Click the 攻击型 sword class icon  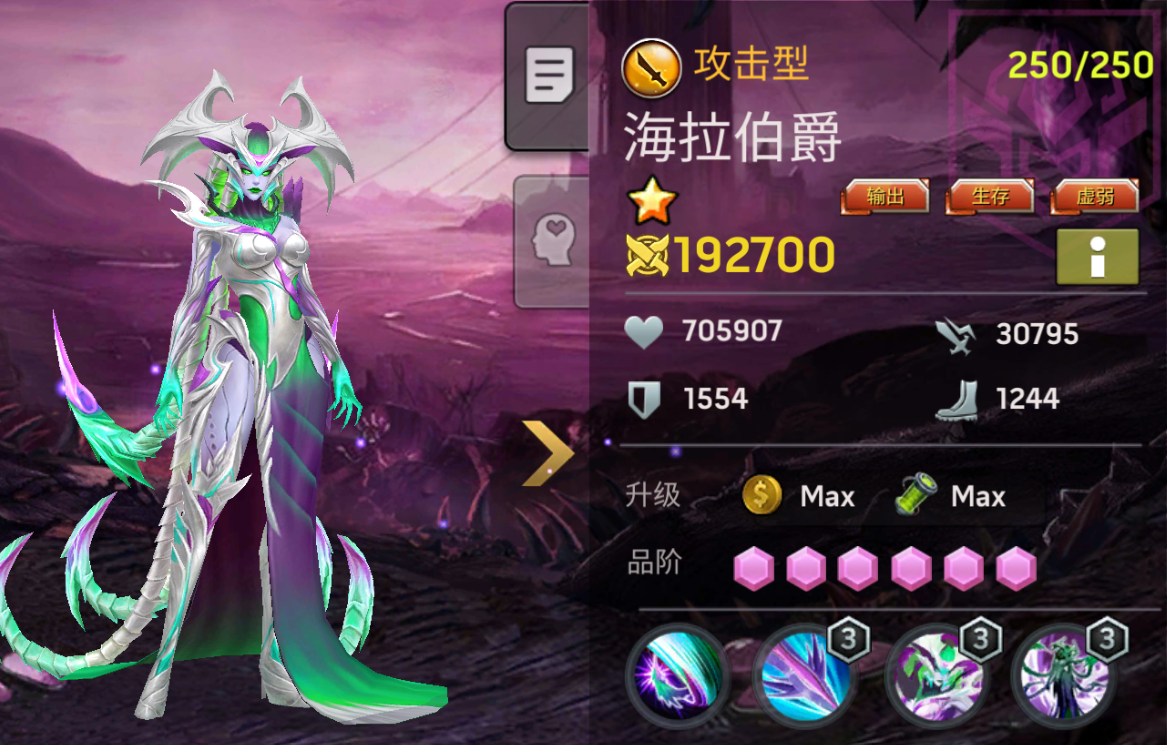click(651, 68)
